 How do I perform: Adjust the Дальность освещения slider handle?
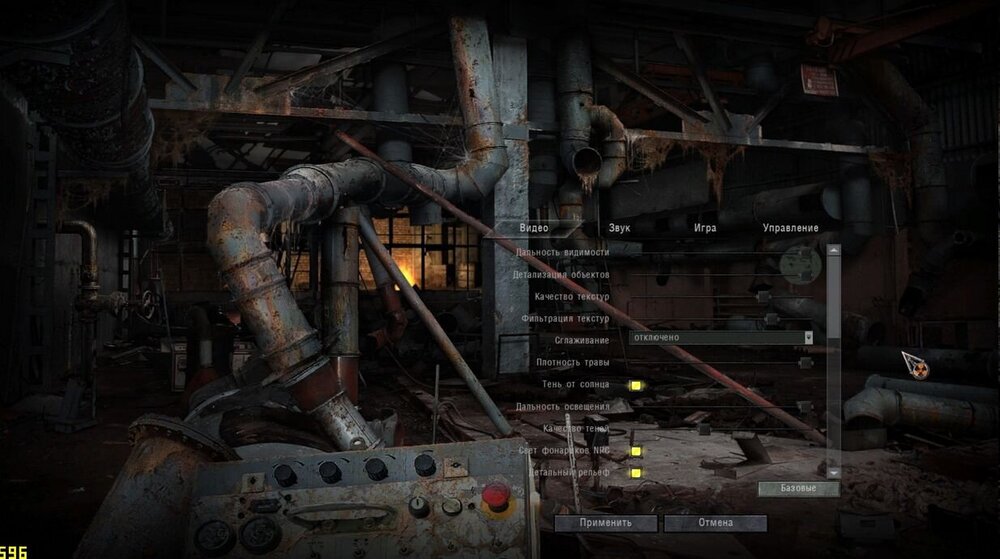(x=804, y=407)
